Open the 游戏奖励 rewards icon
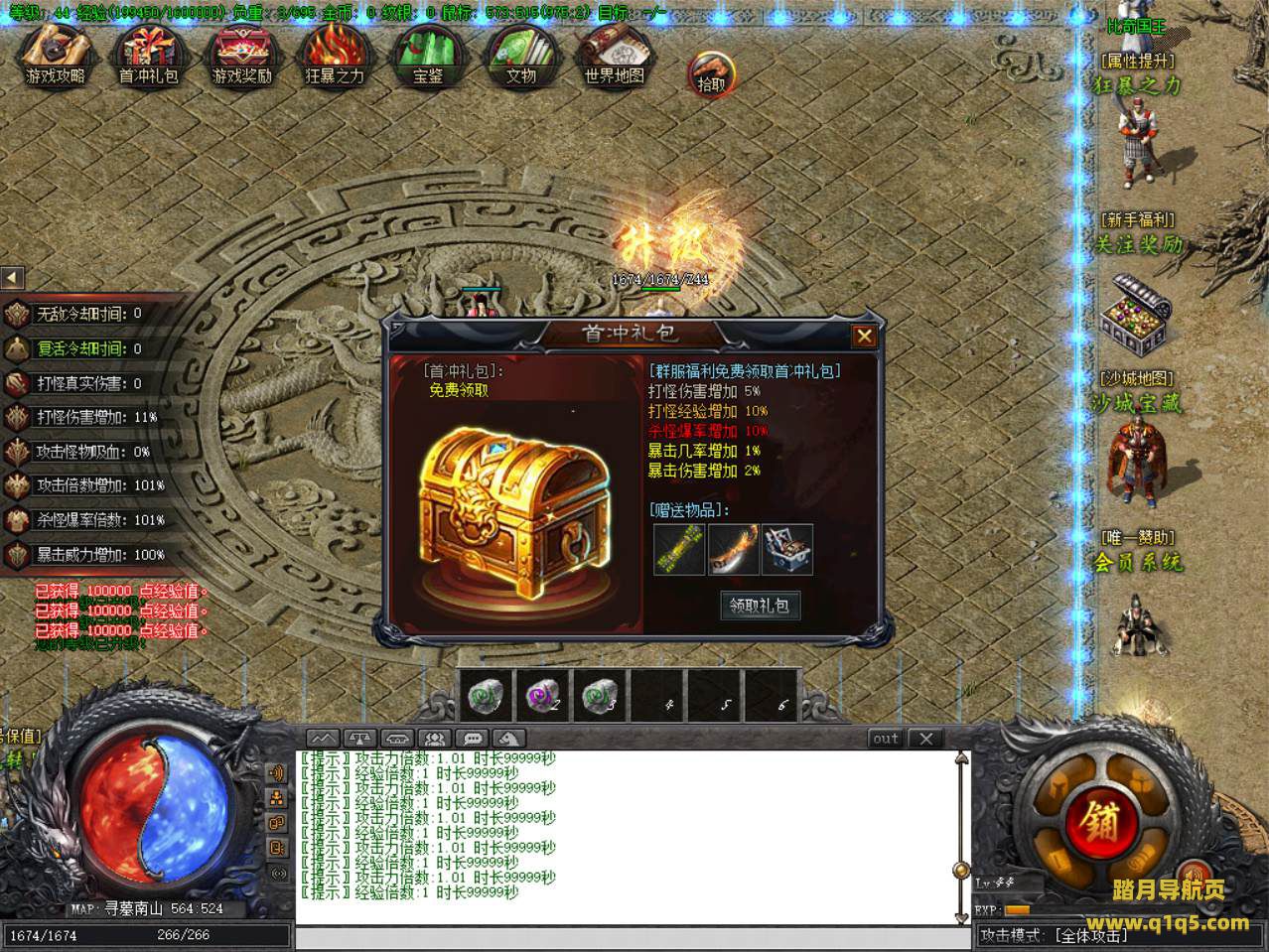 coord(241,56)
